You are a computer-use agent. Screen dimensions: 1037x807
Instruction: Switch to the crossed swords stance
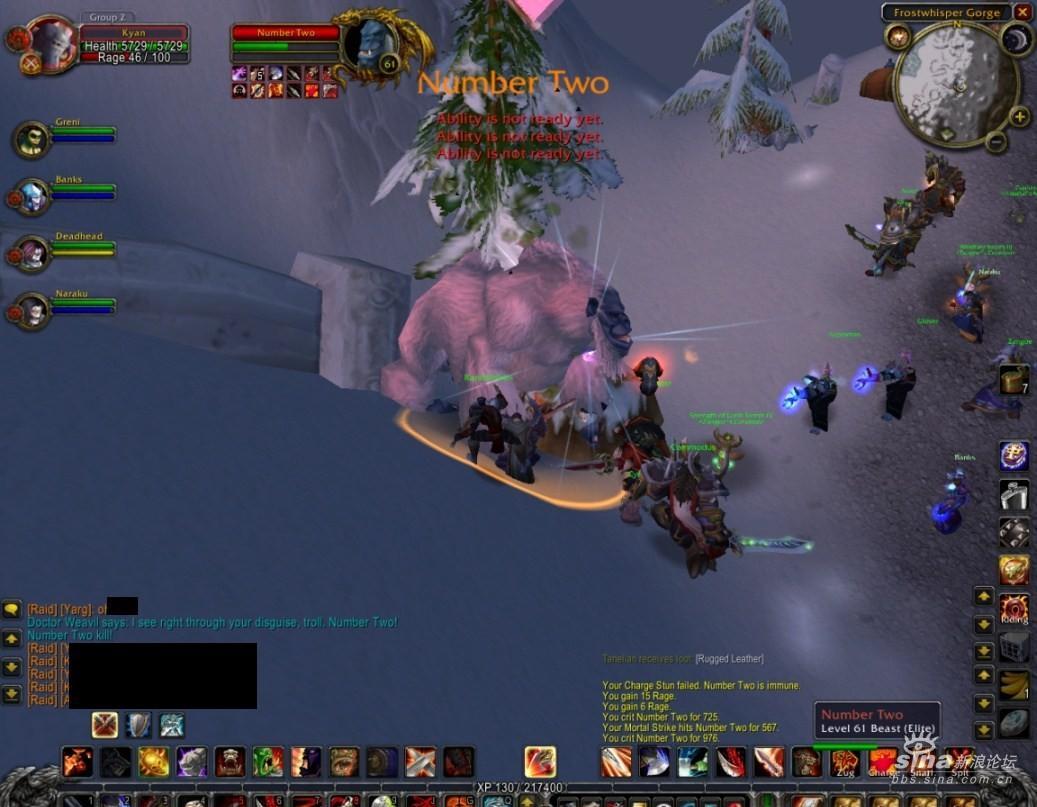105,724
